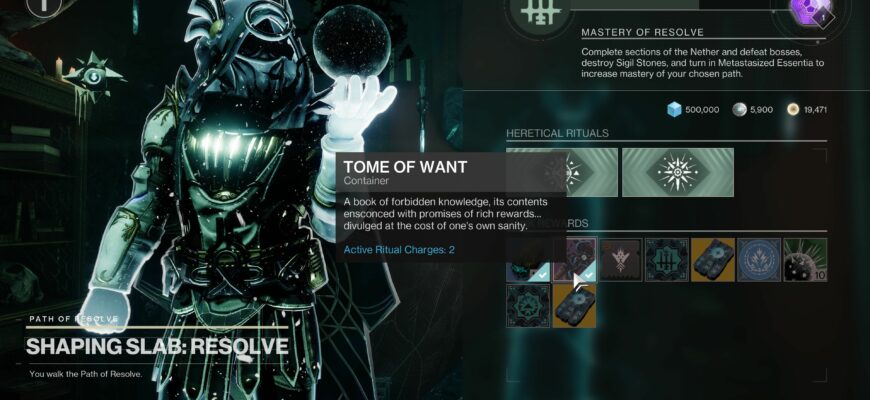Viewport: 870px width, 400px height.
Task: Select the spiky orb reward showing 10
Action: 805,259
